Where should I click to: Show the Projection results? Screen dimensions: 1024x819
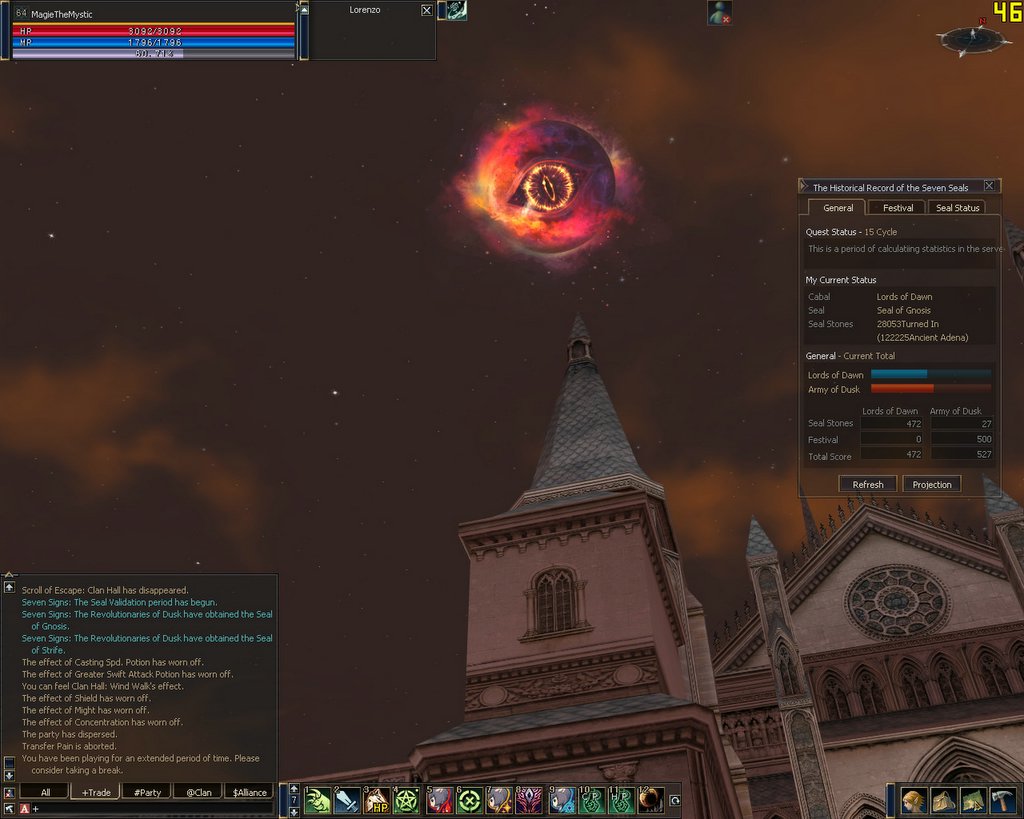click(x=932, y=484)
